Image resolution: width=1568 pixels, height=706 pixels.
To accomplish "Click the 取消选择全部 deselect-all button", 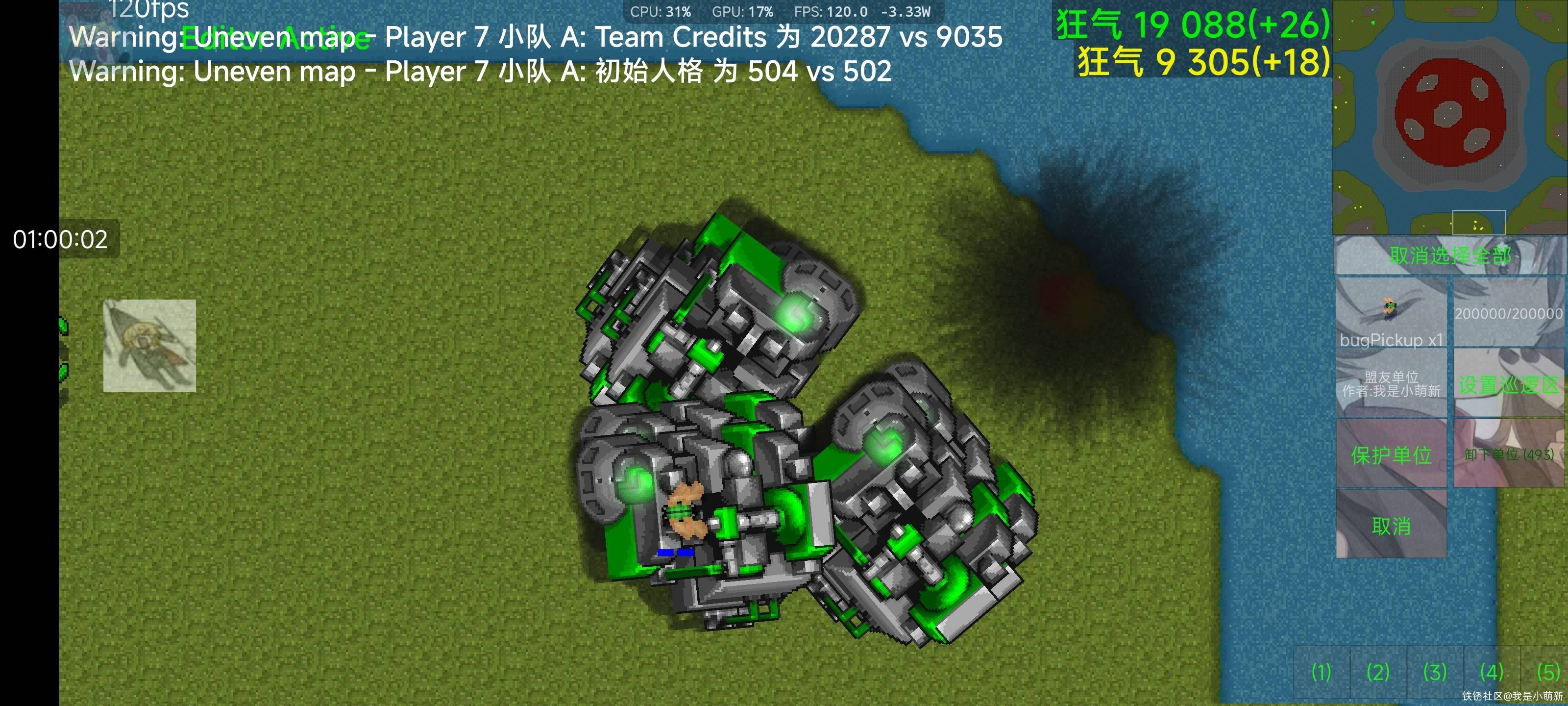I will click(x=1450, y=255).
